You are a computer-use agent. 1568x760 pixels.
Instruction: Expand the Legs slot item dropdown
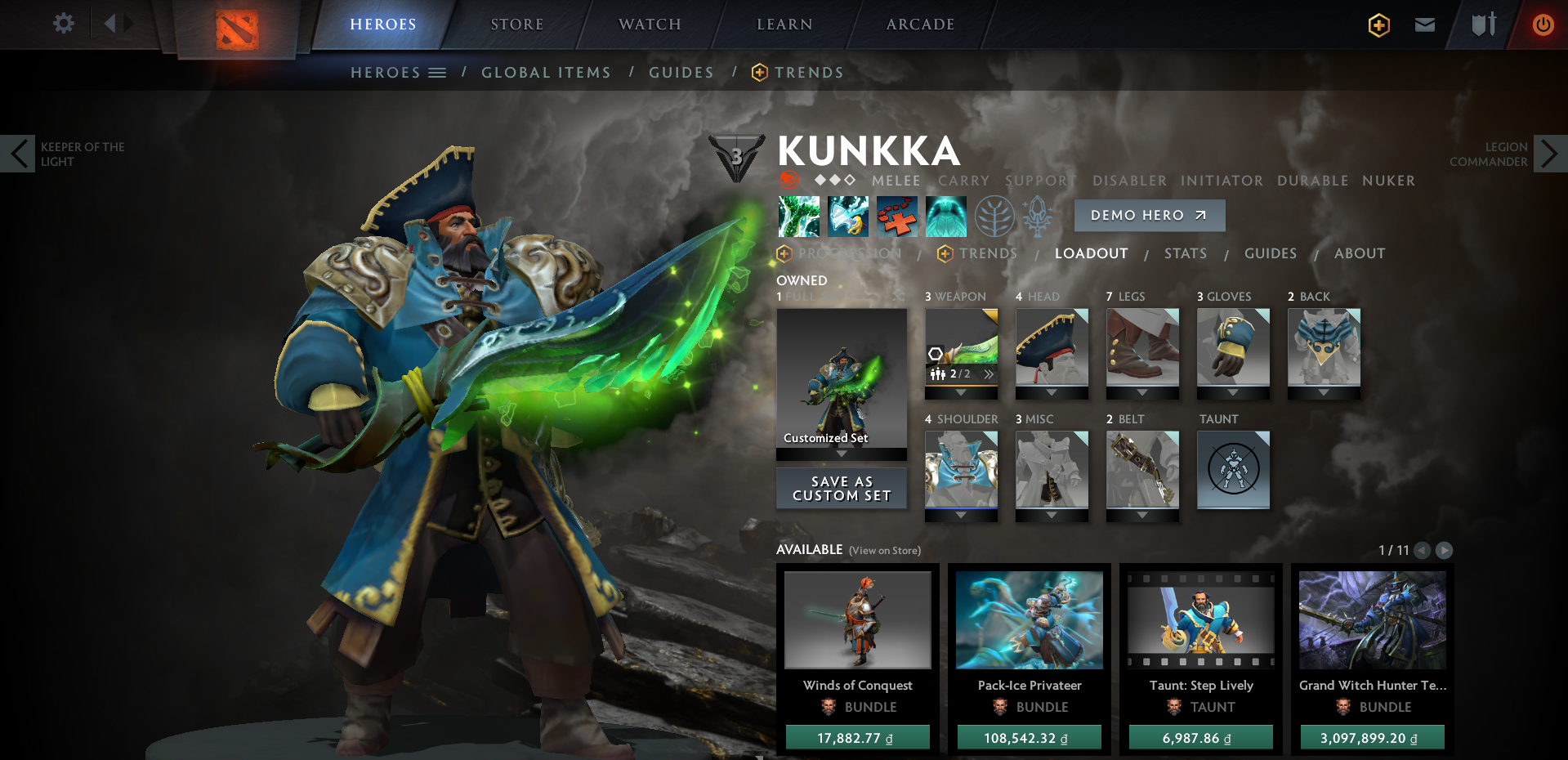(1142, 392)
